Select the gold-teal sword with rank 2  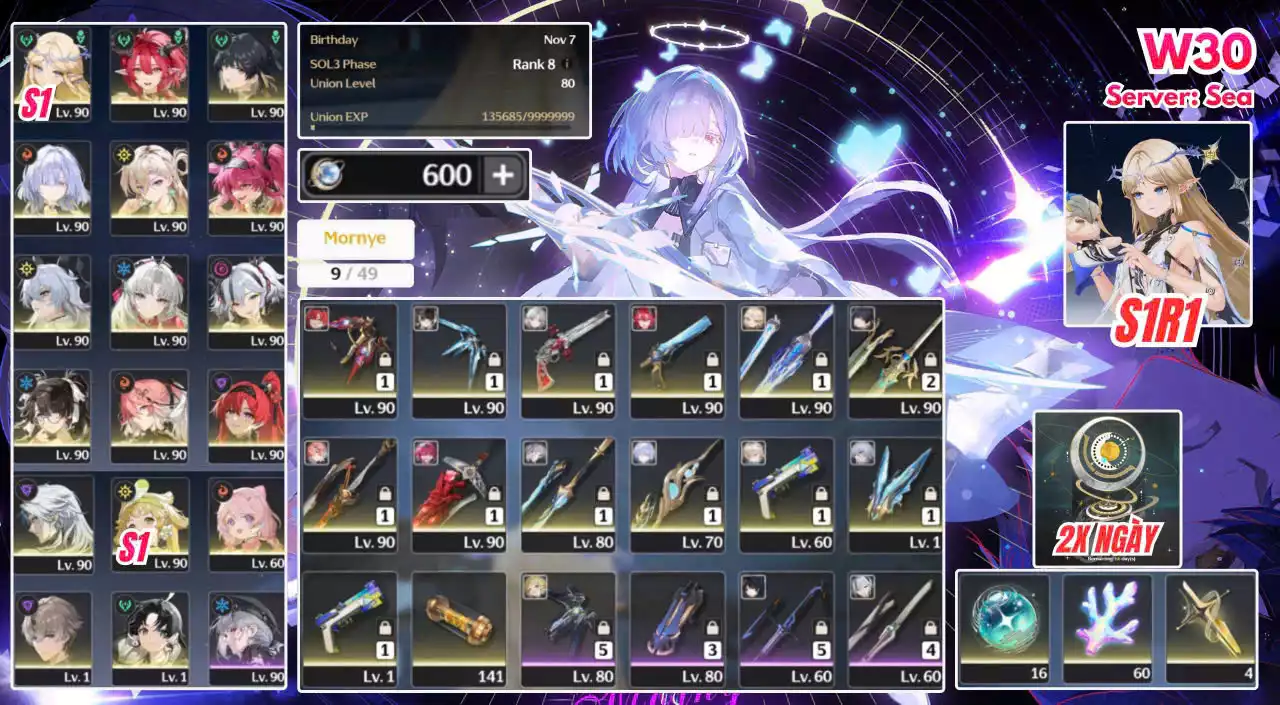[896, 352]
